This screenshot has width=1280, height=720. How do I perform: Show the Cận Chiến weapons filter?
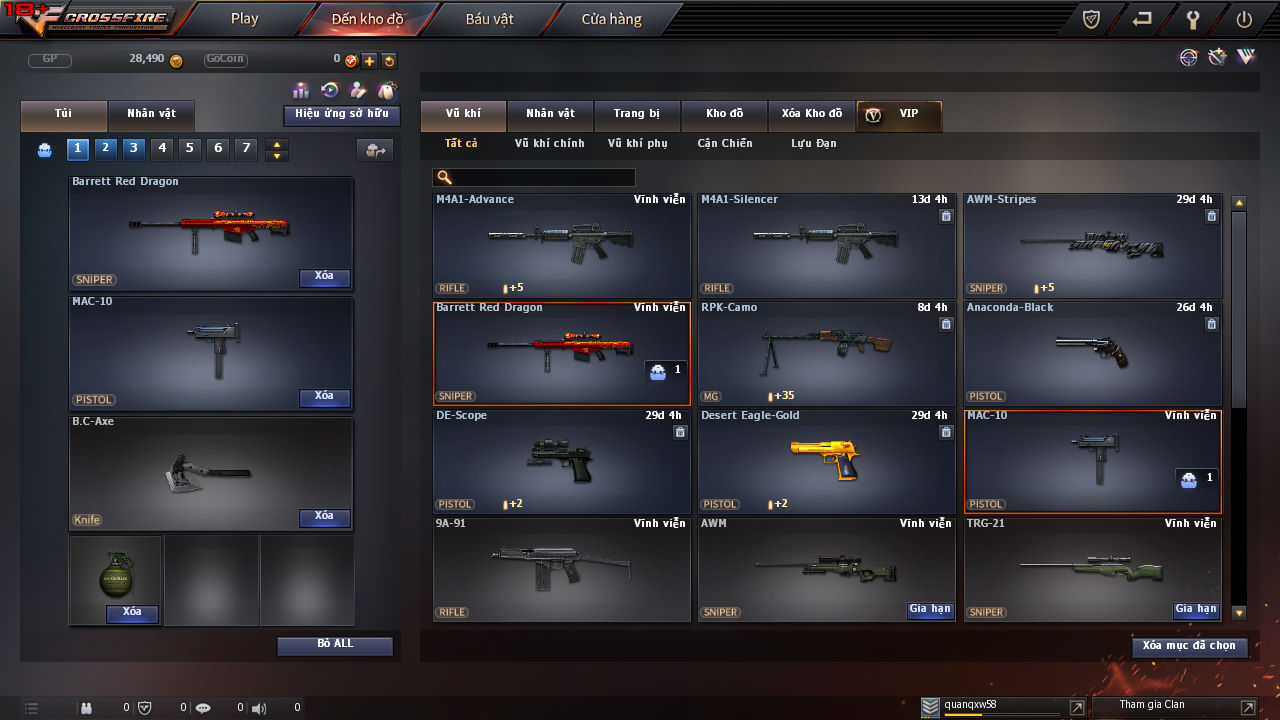coord(724,144)
